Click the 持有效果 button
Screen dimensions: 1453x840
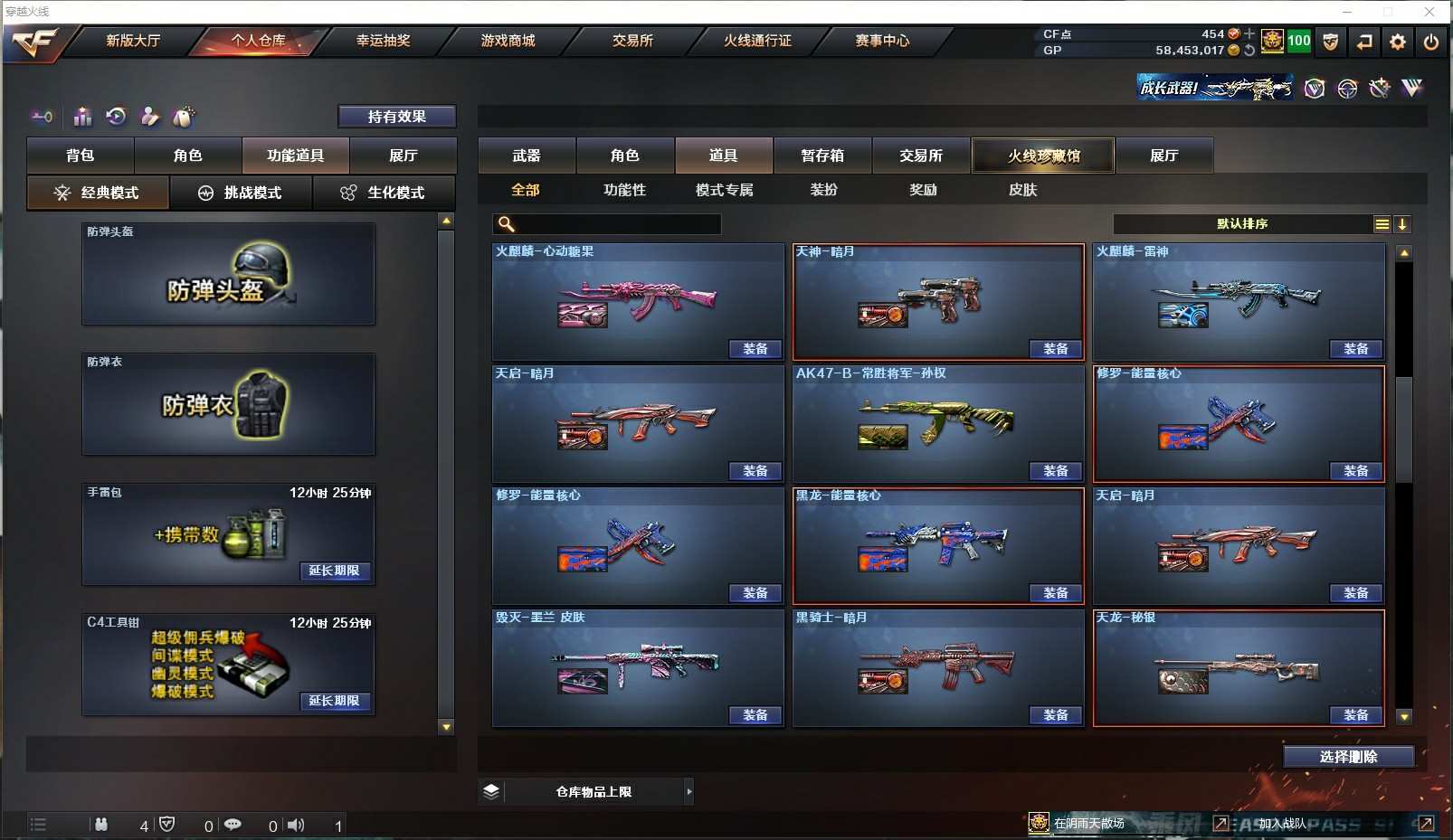(x=396, y=117)
